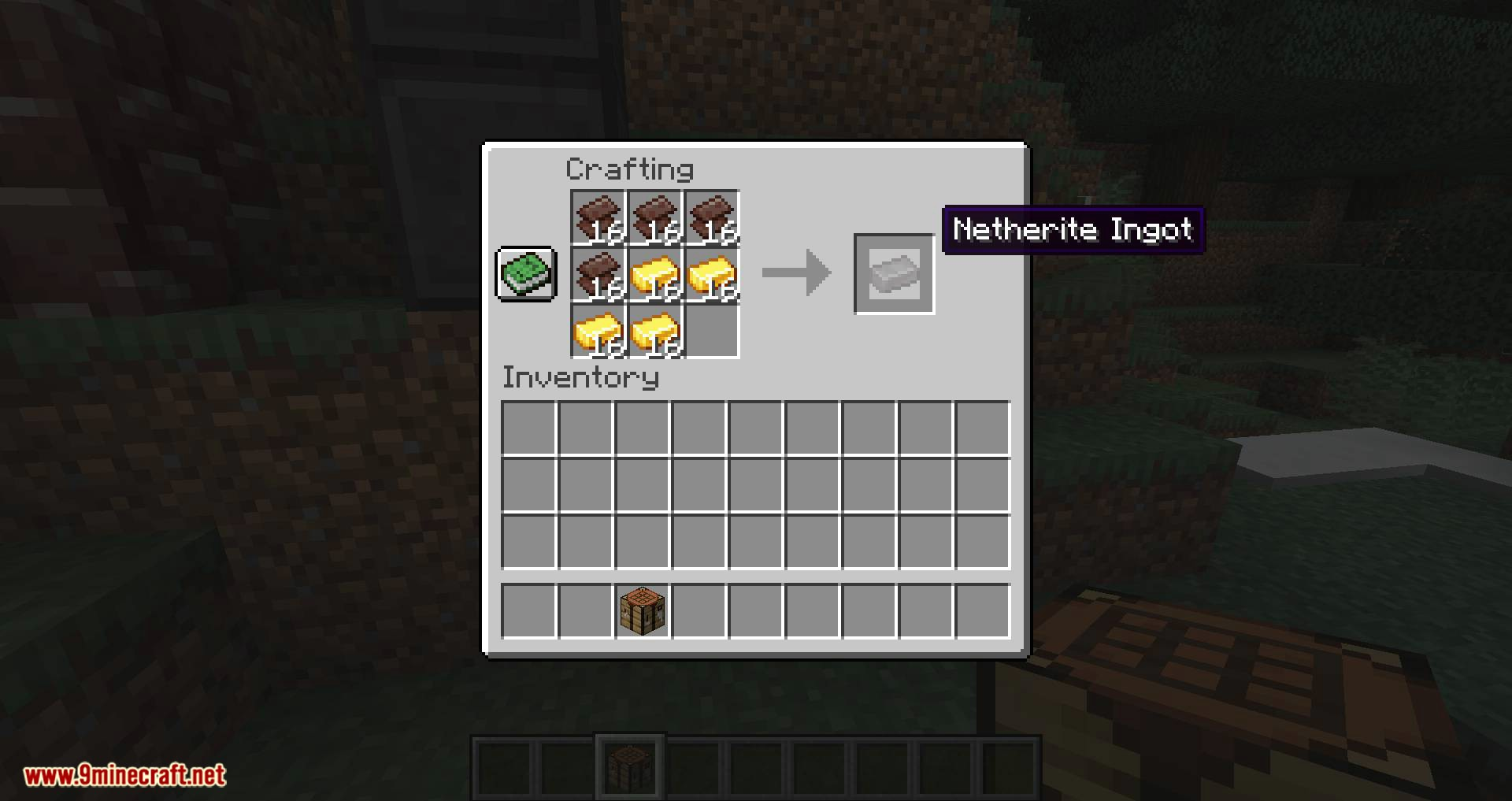Click the Crafting title heading

(630, 169)
